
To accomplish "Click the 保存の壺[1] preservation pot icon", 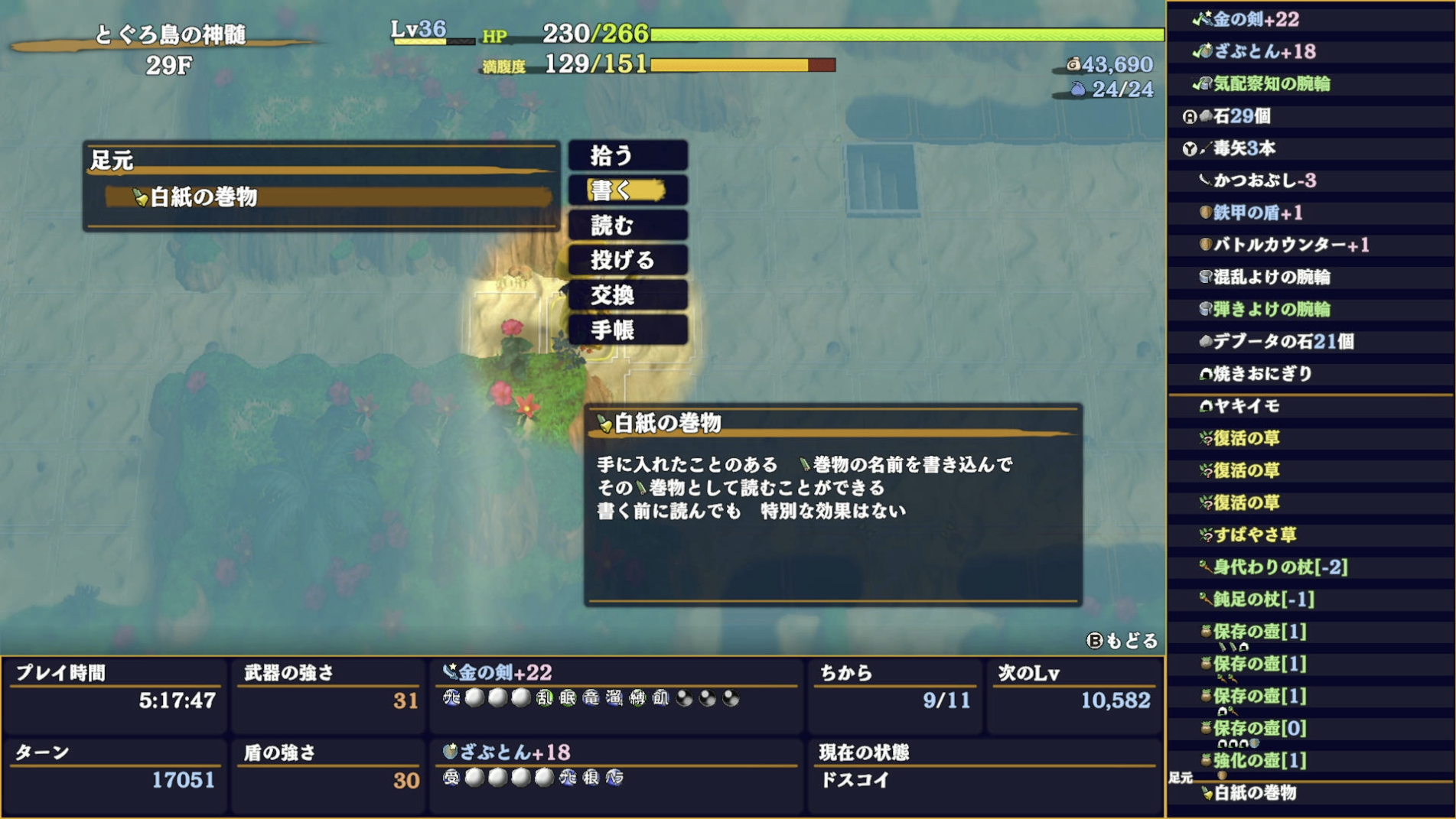I will tap(1206, 632).
